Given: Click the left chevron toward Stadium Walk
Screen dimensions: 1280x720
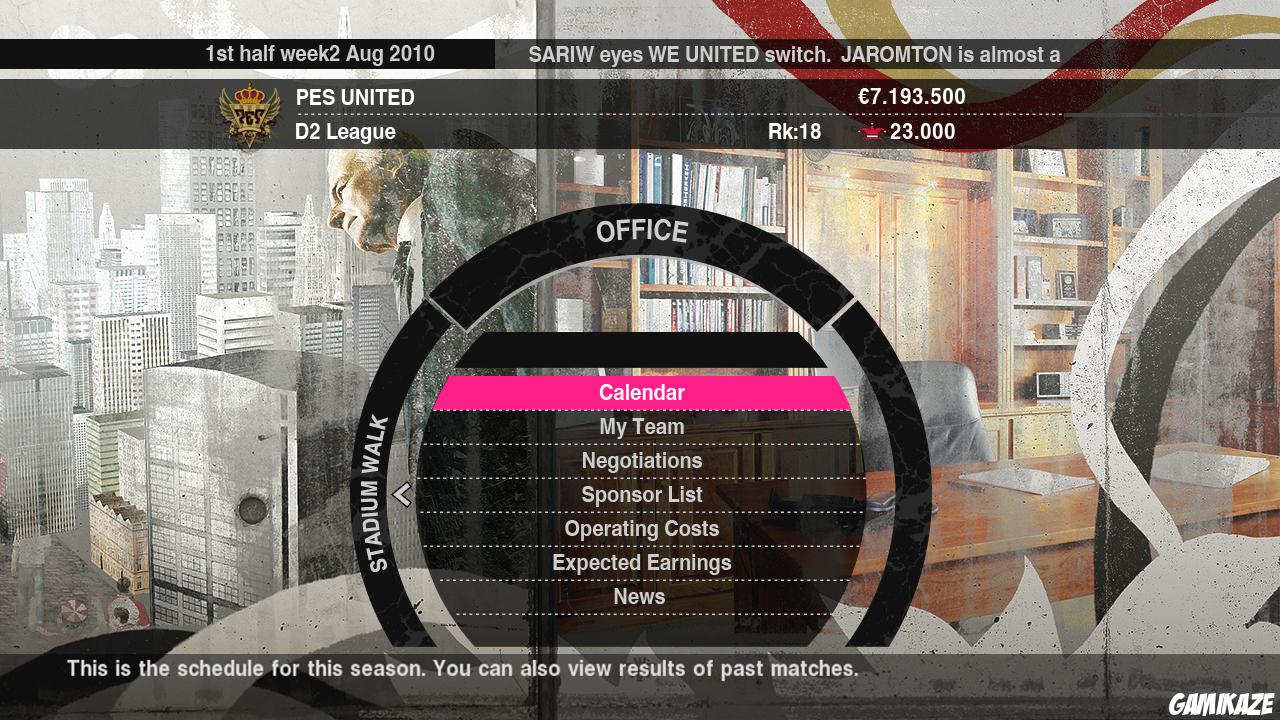Looking at the screenshot, I should click(404, 494).
